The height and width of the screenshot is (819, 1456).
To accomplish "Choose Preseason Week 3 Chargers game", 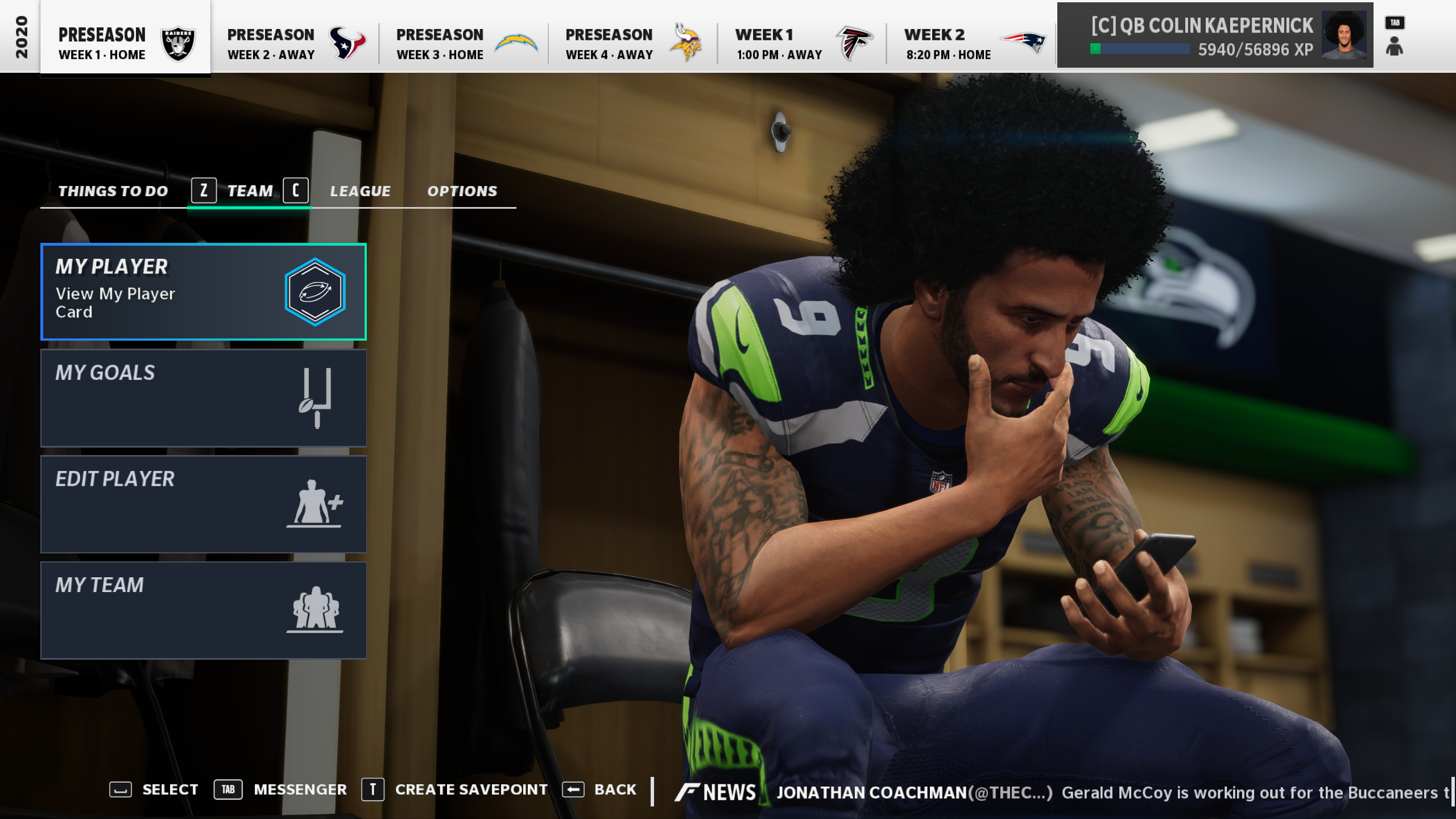I will point(464,43).
